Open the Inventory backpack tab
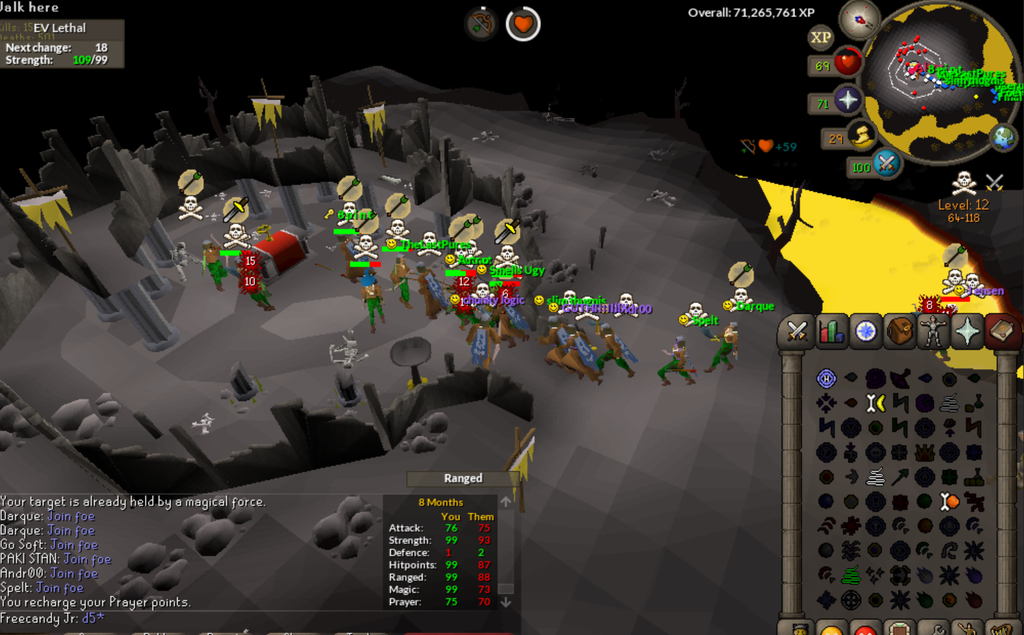1024x635 pixels. click(900, 330)
